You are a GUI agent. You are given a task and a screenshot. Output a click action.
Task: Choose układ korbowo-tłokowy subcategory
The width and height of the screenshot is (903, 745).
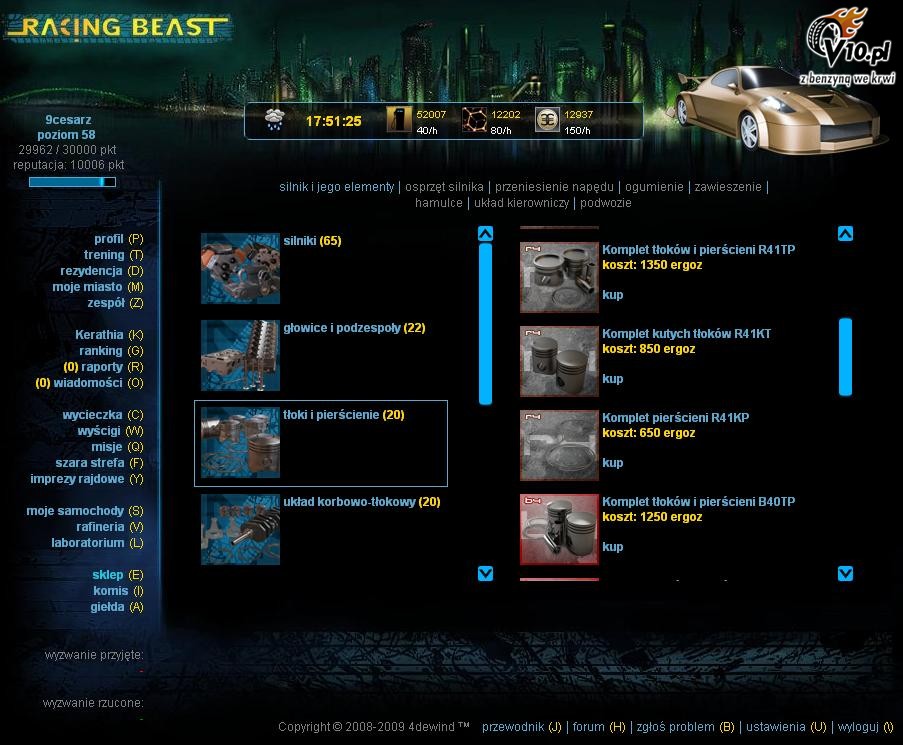pos(348,502)
